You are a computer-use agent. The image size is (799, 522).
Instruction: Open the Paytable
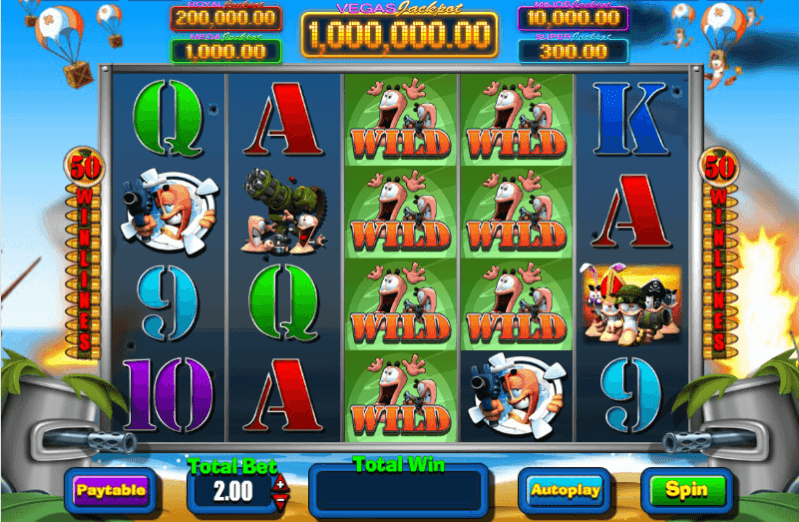(x=111, y=490)
